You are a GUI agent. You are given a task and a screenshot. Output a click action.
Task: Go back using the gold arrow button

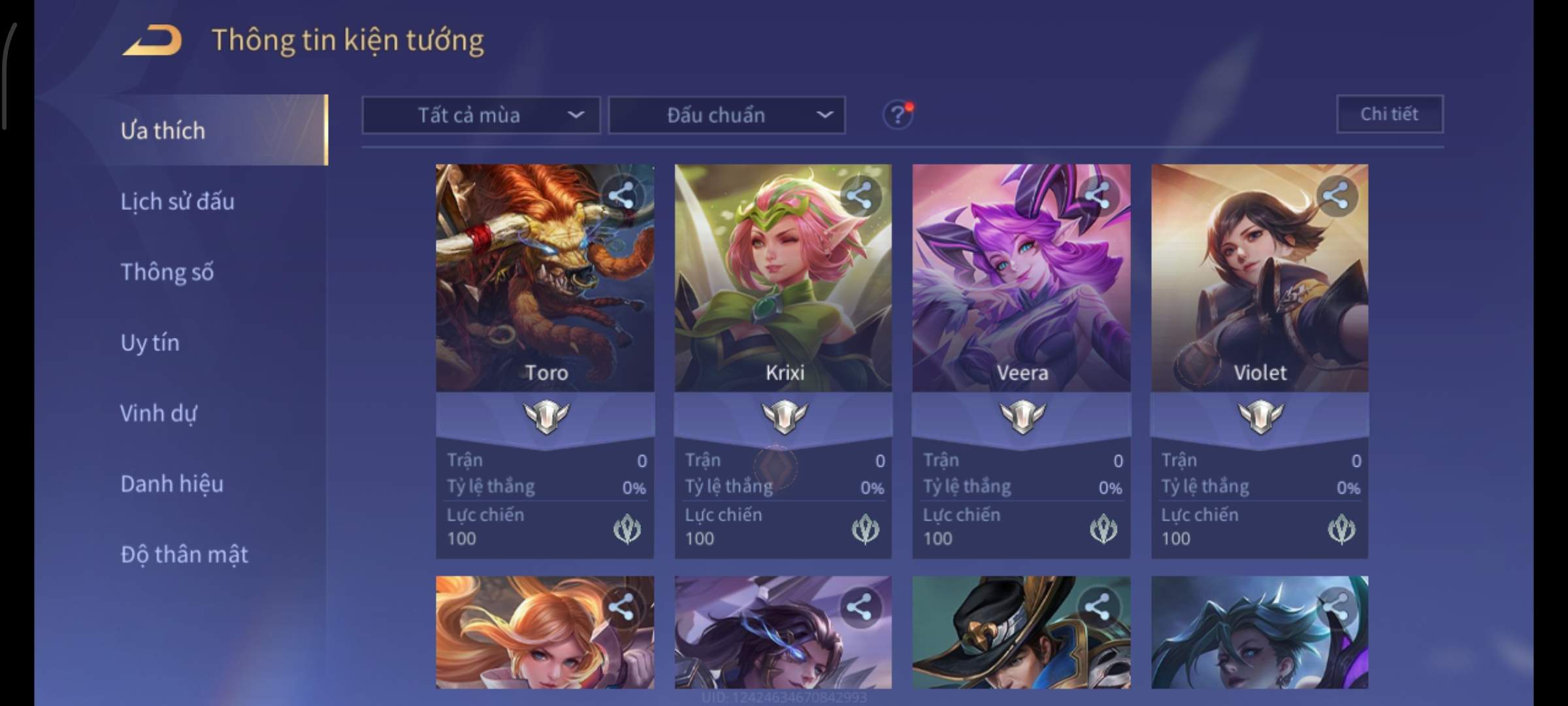(152, 41)
